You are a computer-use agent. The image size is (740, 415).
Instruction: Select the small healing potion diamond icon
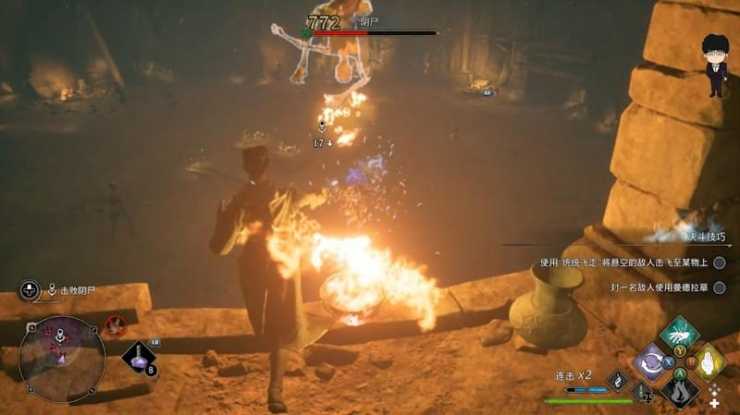click(x=618, y=381)
